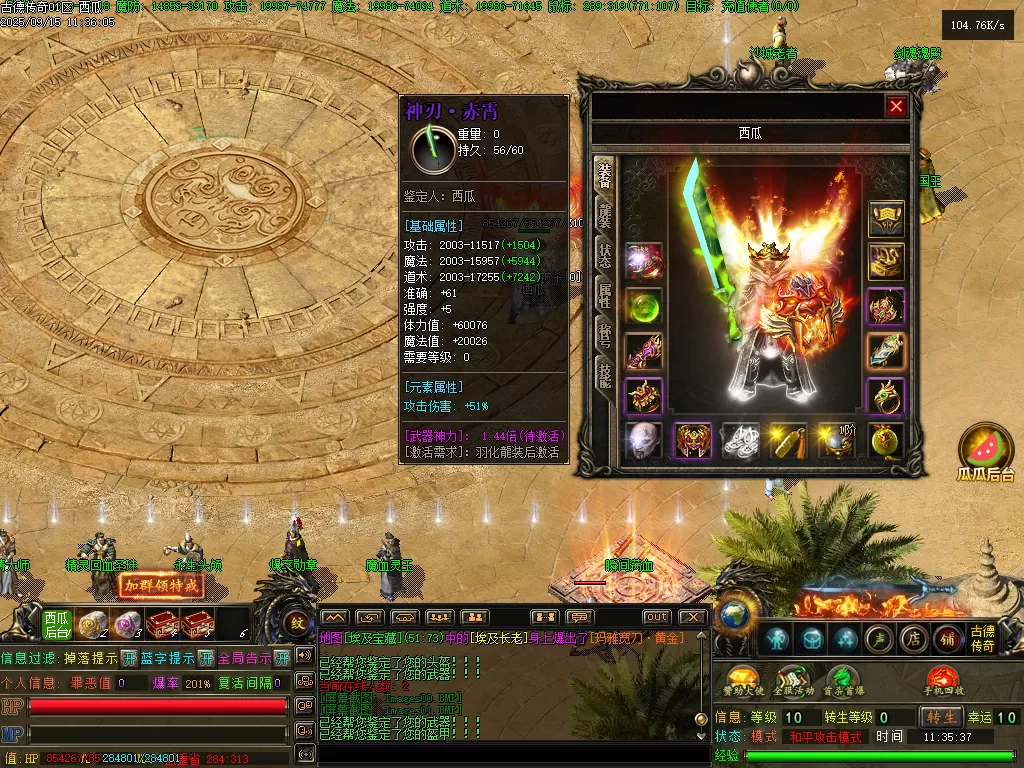Open the 首杀首爆 first-kill dragon icon
The image size is (1024, 768).
(841, 680)
